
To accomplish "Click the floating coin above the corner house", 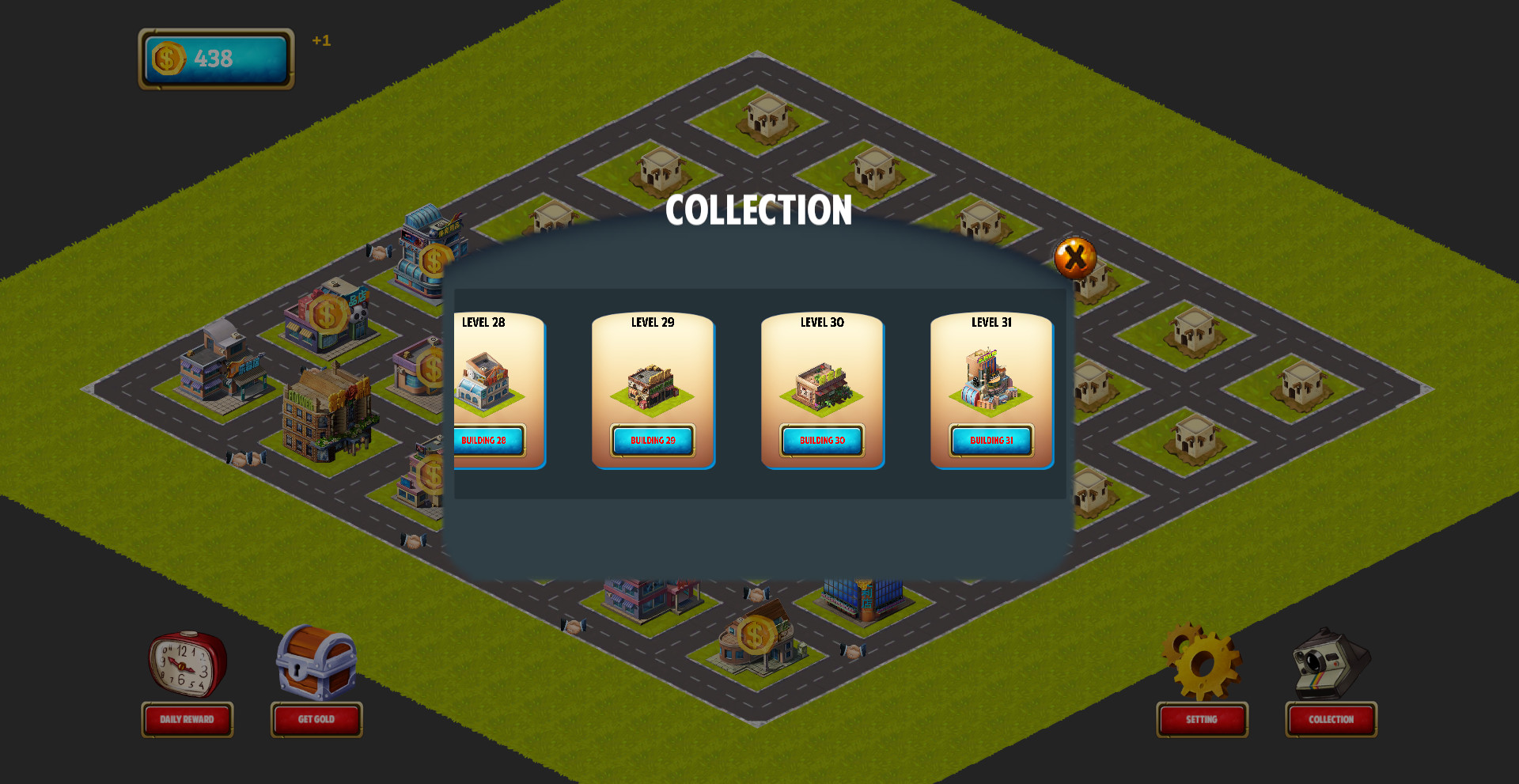I will point(756,633).
